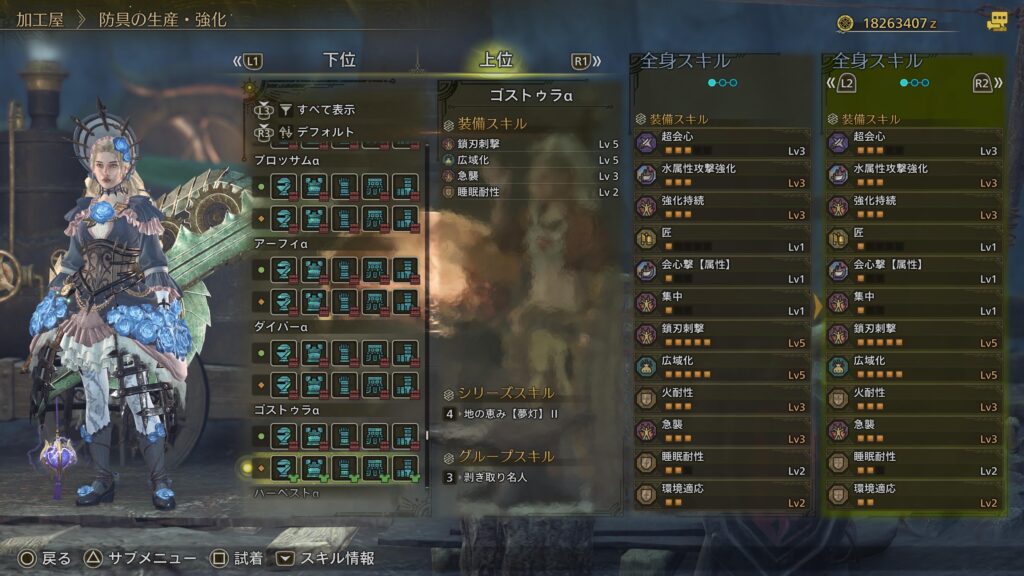Pick ゴストゥラα green-dot row chest armor
1024x576 pixels.
(314, 436)
